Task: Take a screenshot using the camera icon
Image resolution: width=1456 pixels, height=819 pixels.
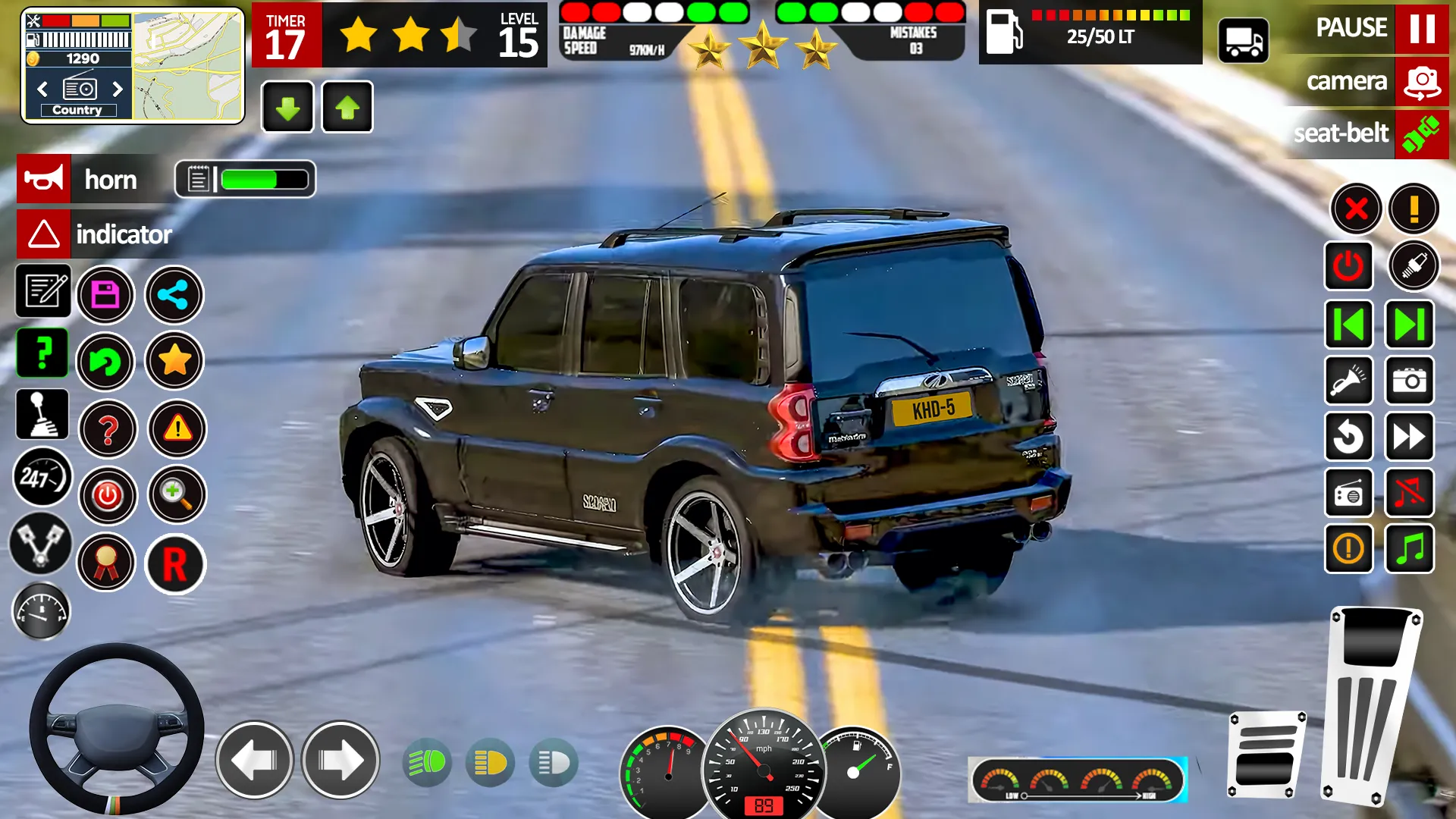Action: (1409, 381)
